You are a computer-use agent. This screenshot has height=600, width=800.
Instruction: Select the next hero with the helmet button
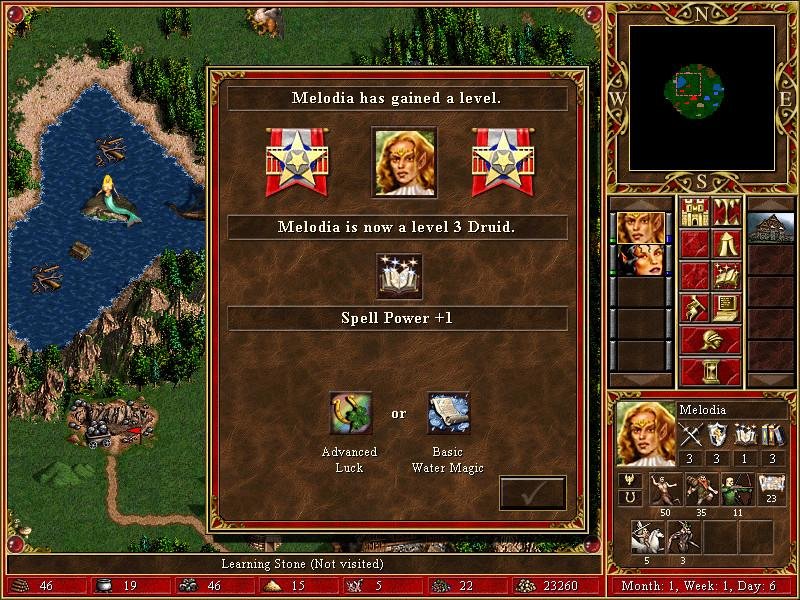(710, 339)
